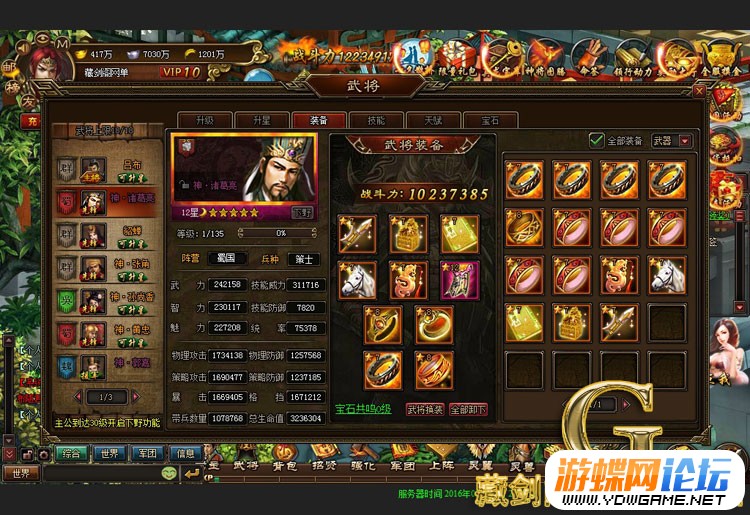Pick the white horse in the inventory grid
Image resolution: width=750 pixels, height=515 pixels.
pos(666,273)
